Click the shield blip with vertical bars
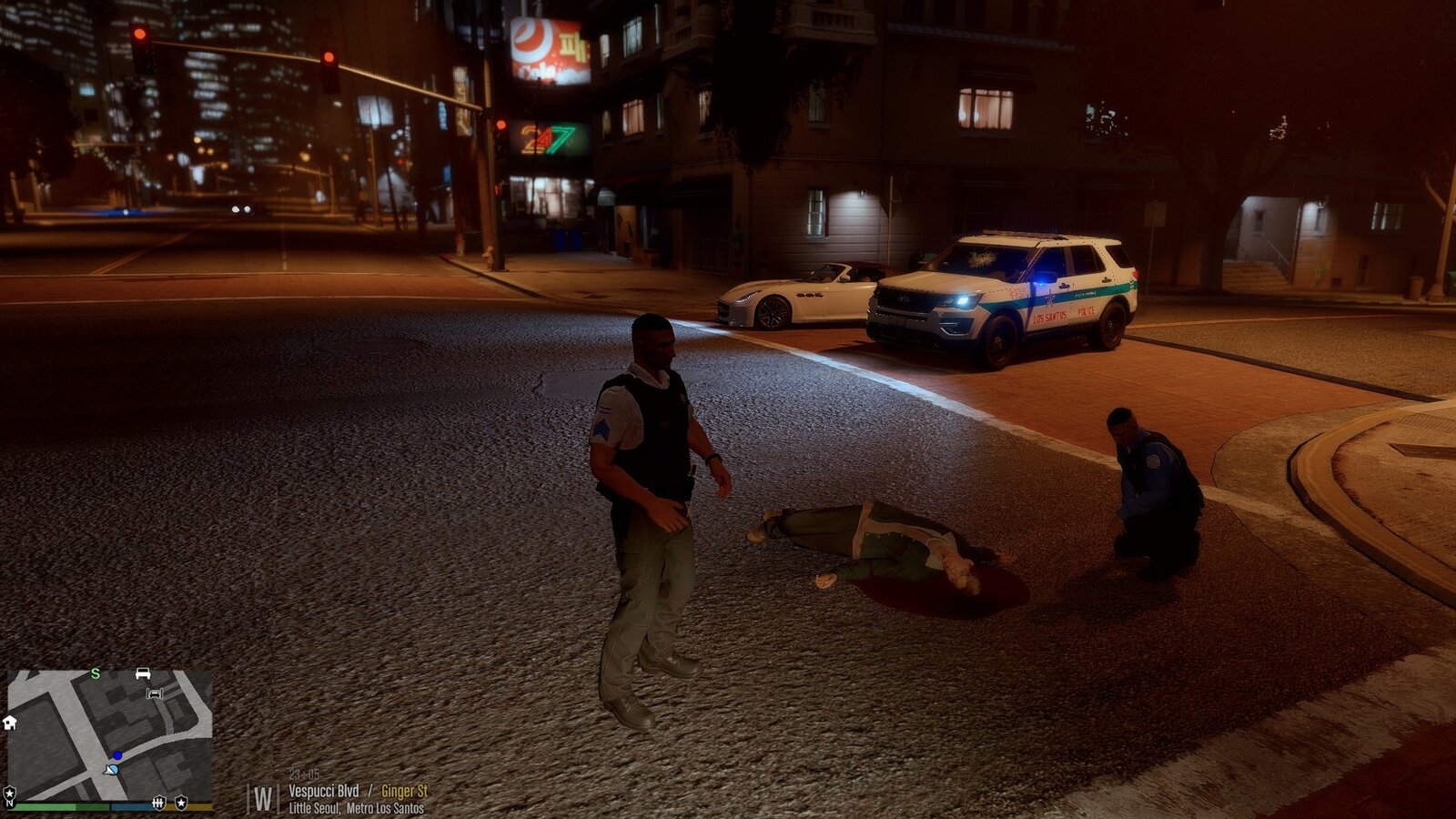Screen dimensions: 1456x819 click(159, 802)
